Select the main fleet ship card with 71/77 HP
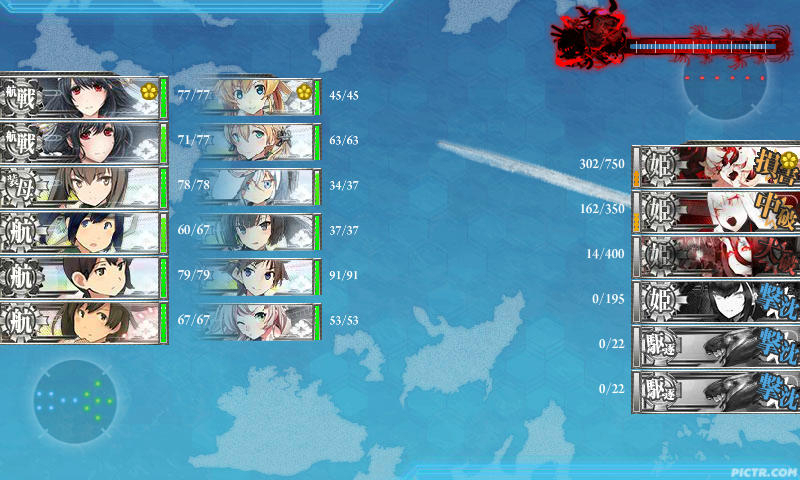The image size is (800, 480). coord(82,142)
